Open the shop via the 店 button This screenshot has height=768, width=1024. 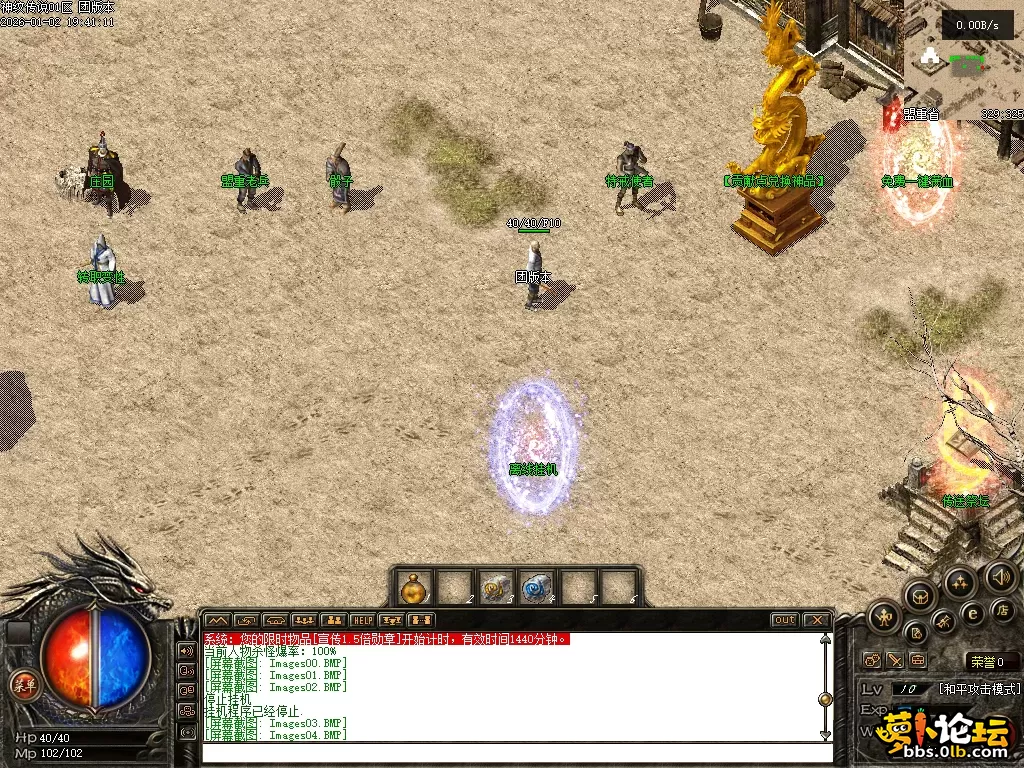tap(1003, 609)
